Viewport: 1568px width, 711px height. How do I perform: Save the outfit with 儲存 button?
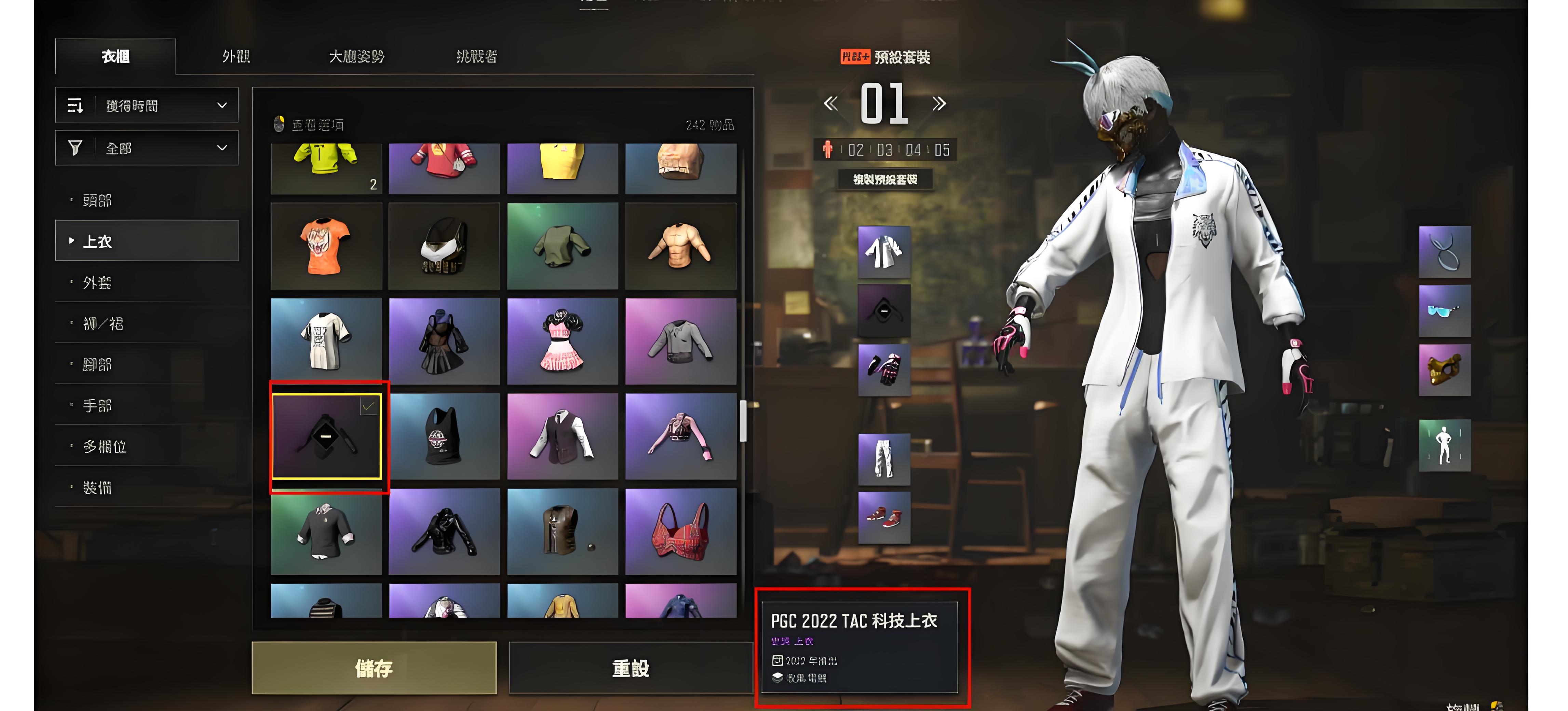pyautogui.click(x=374, y=668)
